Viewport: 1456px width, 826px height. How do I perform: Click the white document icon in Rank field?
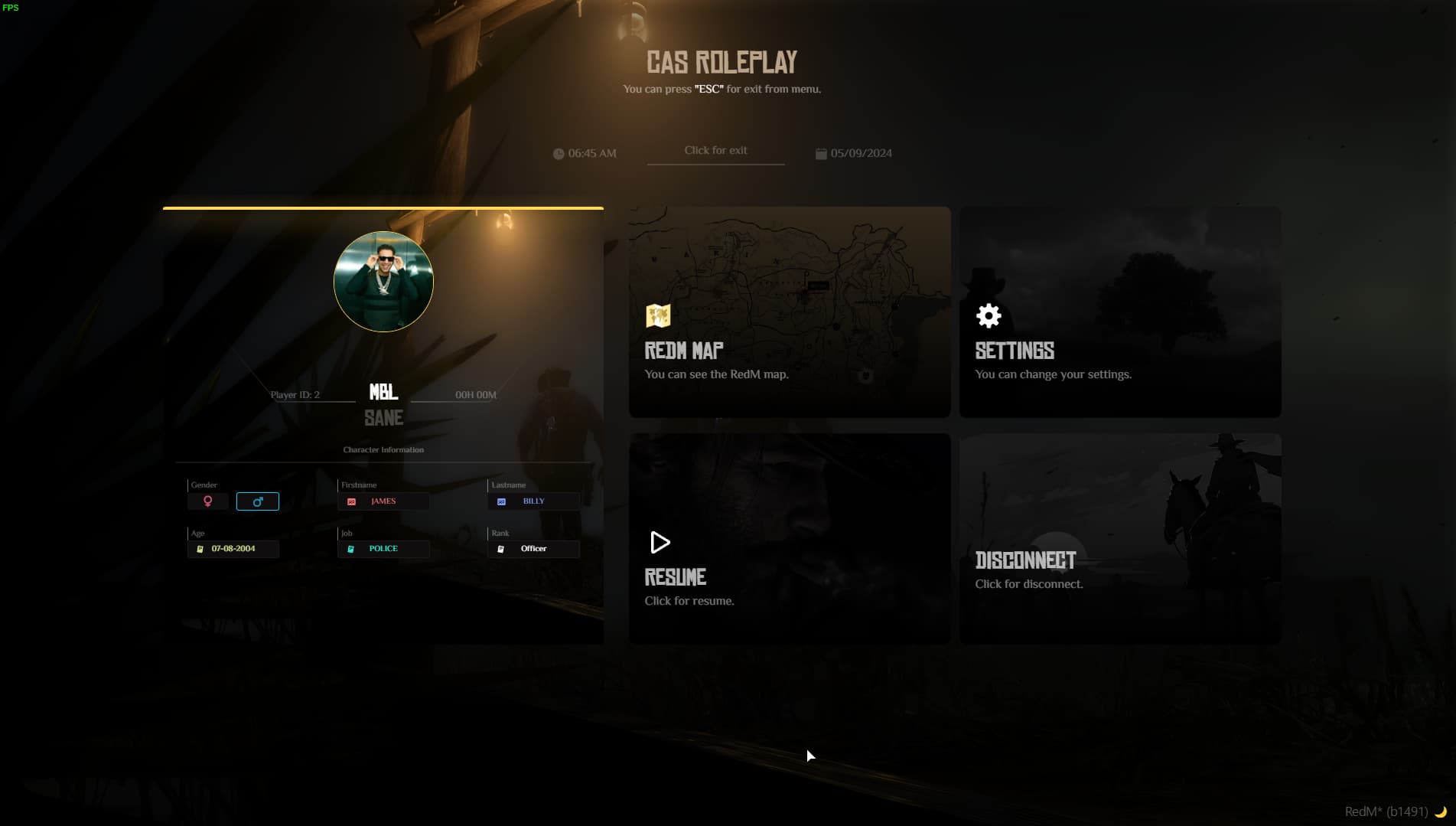(x=502, y=549)
